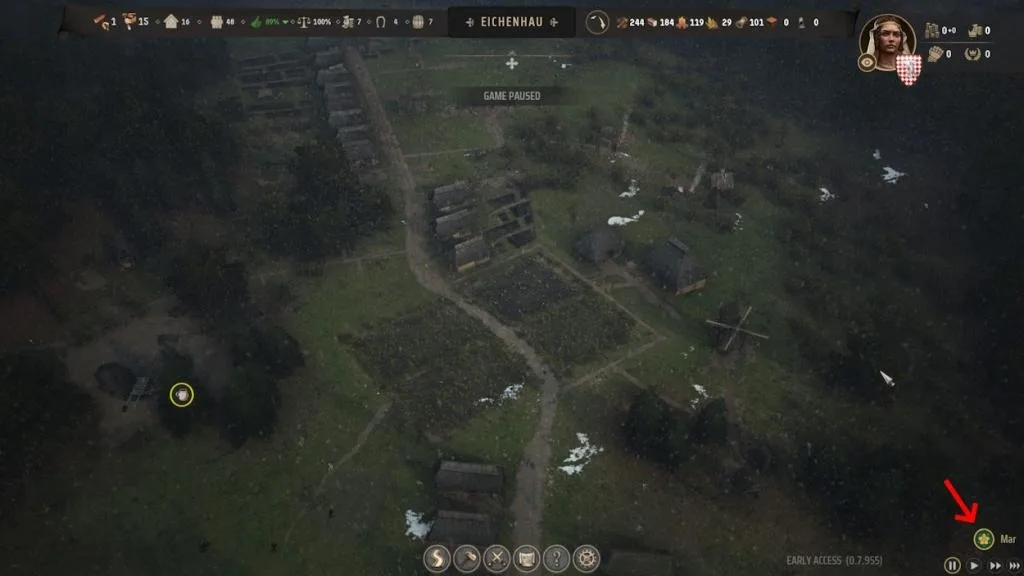Click the circular icon right of Eichenhau banner
The height and width of the screenshot is (576, 1024).
(598, 22)
